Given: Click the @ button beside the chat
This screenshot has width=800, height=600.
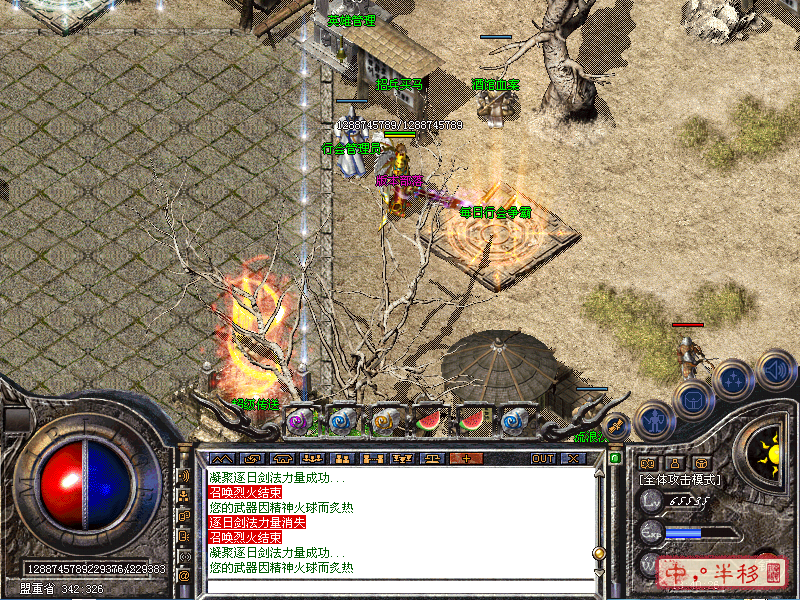Looking at the screenshot, I should pyautogui.click(x=184, y=575).
